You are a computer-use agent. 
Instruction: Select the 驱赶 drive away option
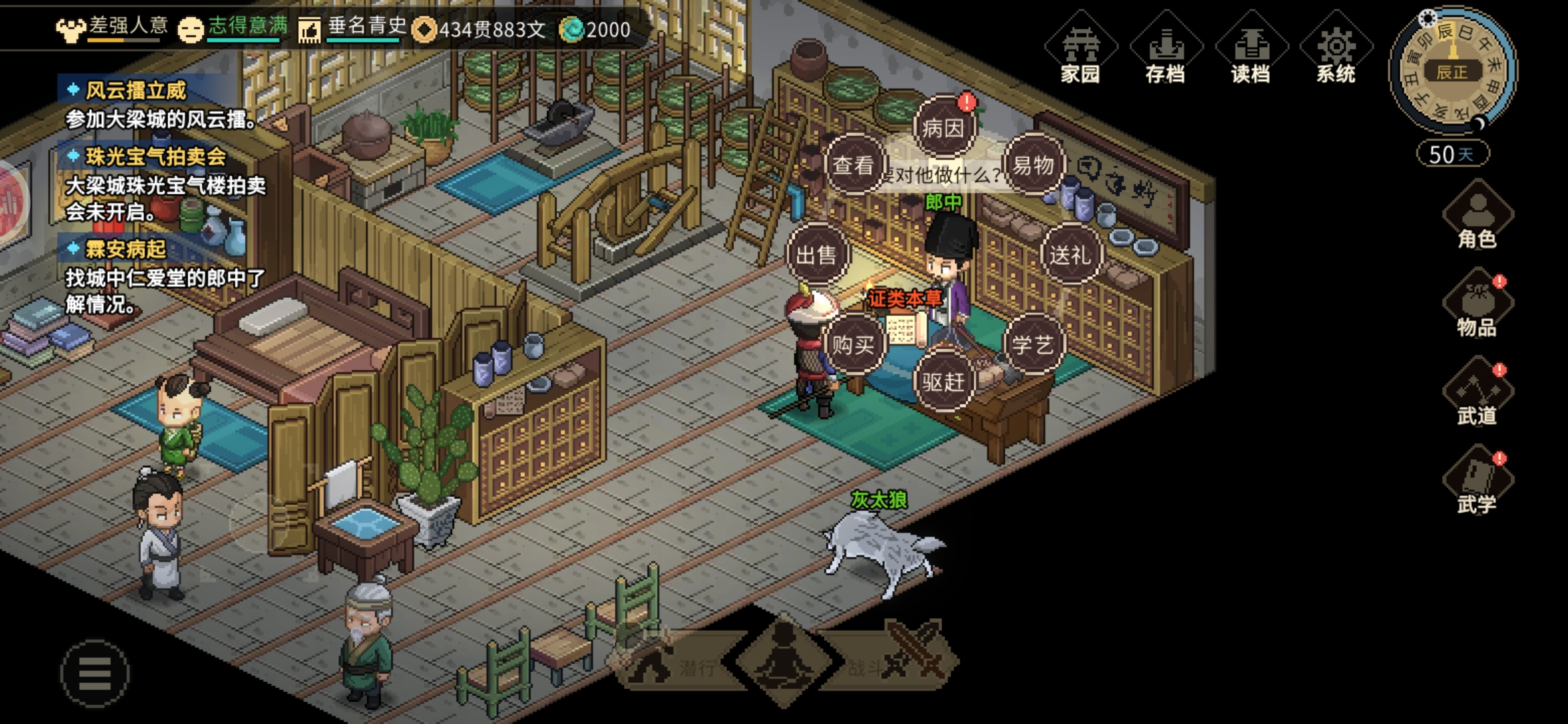[943, 382]
